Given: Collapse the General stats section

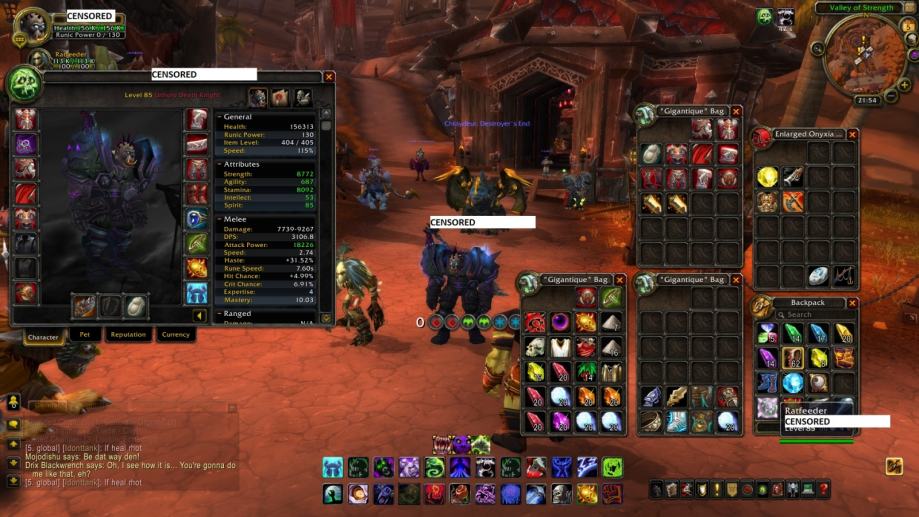Looking at the screenshot, I should [x=220, y=117].
